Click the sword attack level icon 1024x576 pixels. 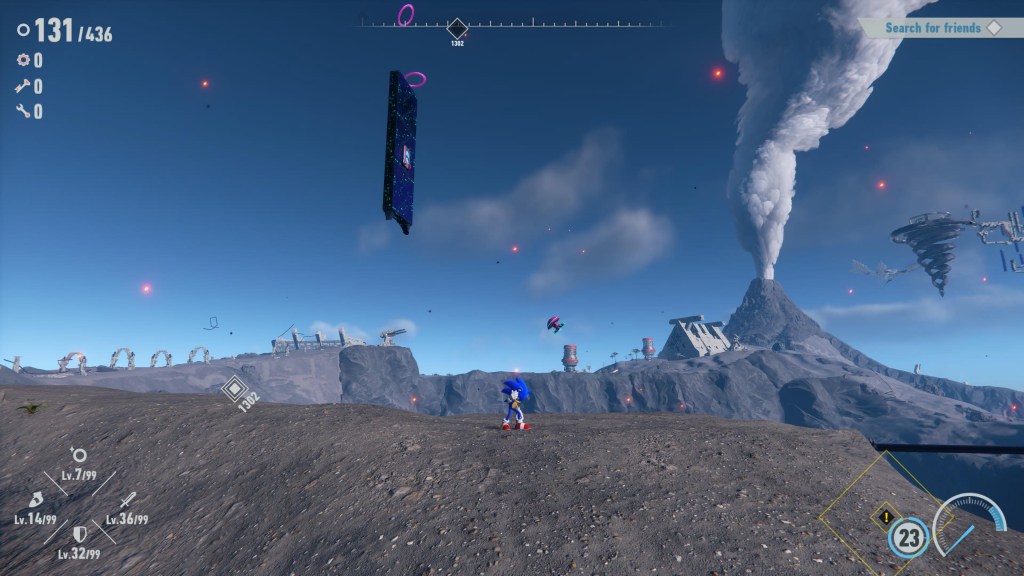pos(127,500)
